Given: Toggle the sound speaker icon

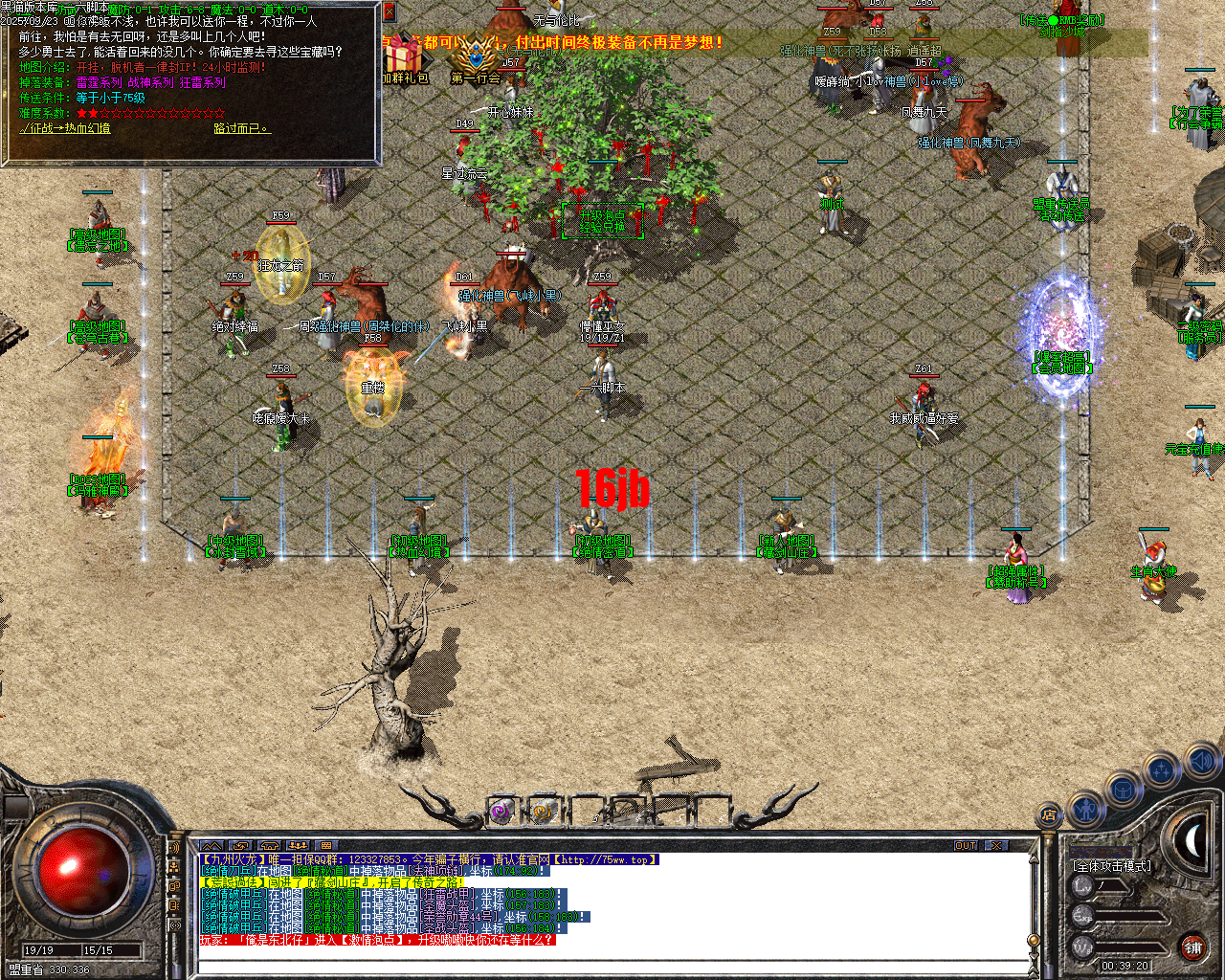Looking at the screenshot, I should pyautogui.click(x=1201, y=759).
